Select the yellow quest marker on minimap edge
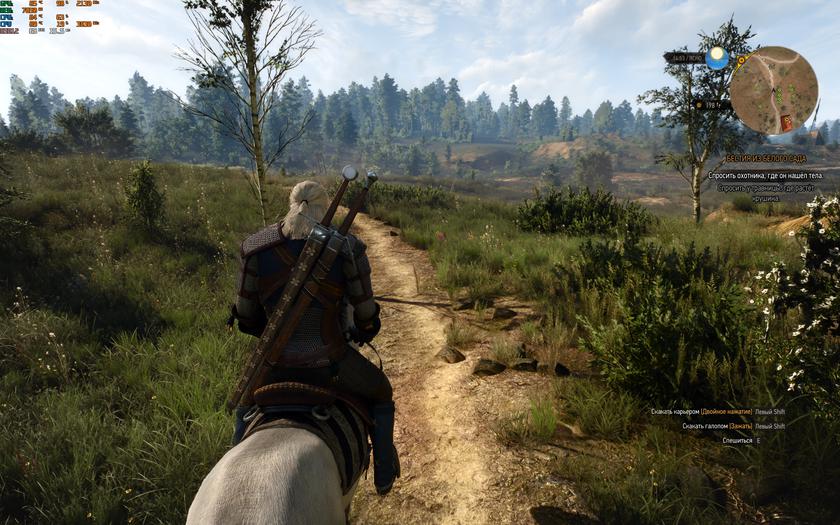Screen dimensions: 840x525 click(x=741, y=61)
